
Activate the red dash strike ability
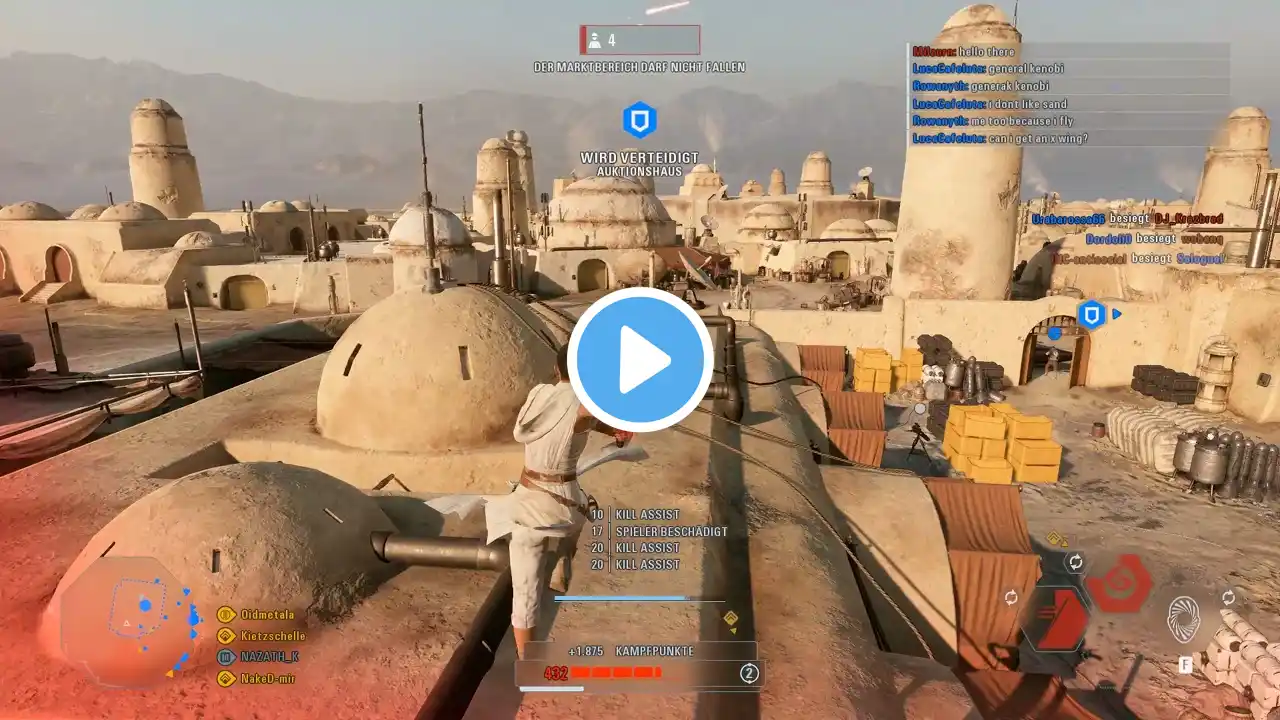pyautogui.click(x=1058, y=620)
